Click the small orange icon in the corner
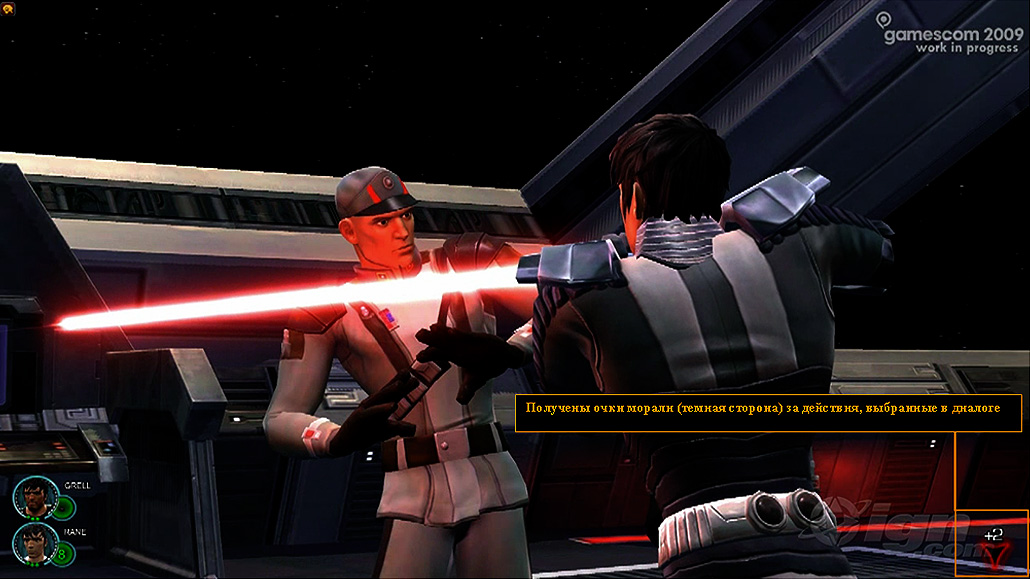 coord(9,7)
